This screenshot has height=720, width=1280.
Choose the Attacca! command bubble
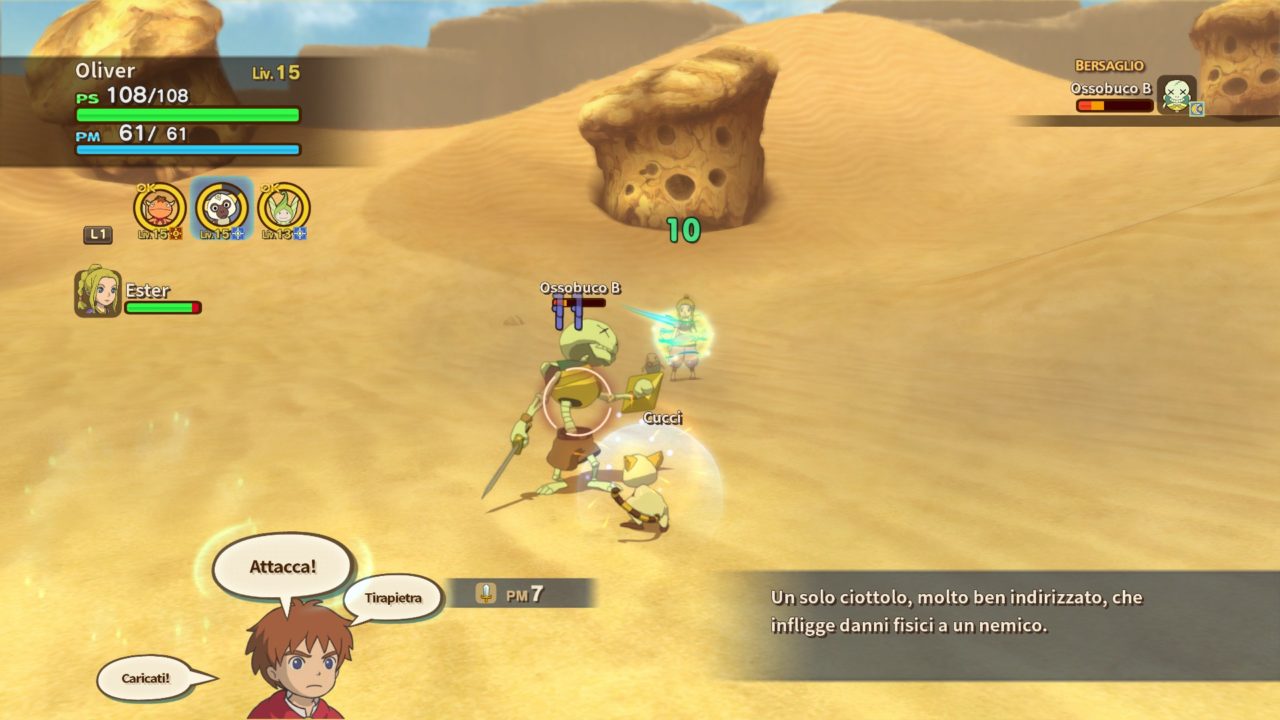click(x=283, y=566)
